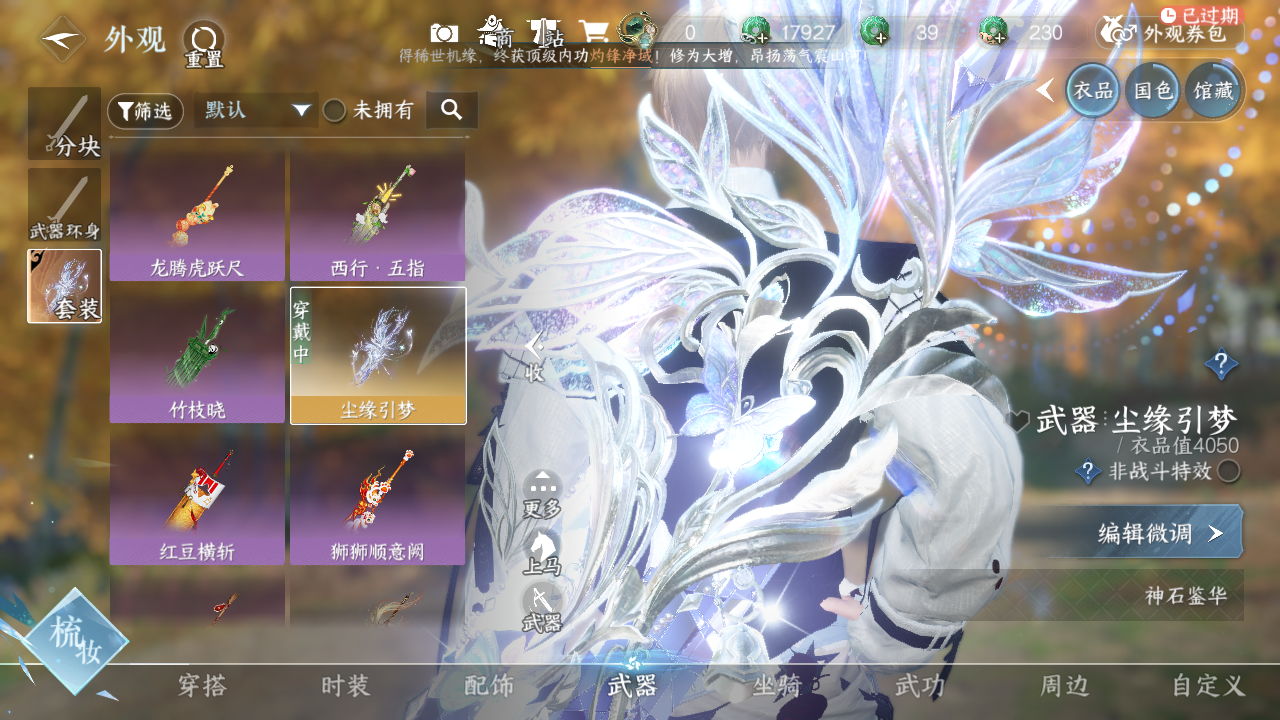Select the 红豆横斩 weapon skin
Image resolution: width=1280 pixels, height=720 pixels.
point(197,499)
